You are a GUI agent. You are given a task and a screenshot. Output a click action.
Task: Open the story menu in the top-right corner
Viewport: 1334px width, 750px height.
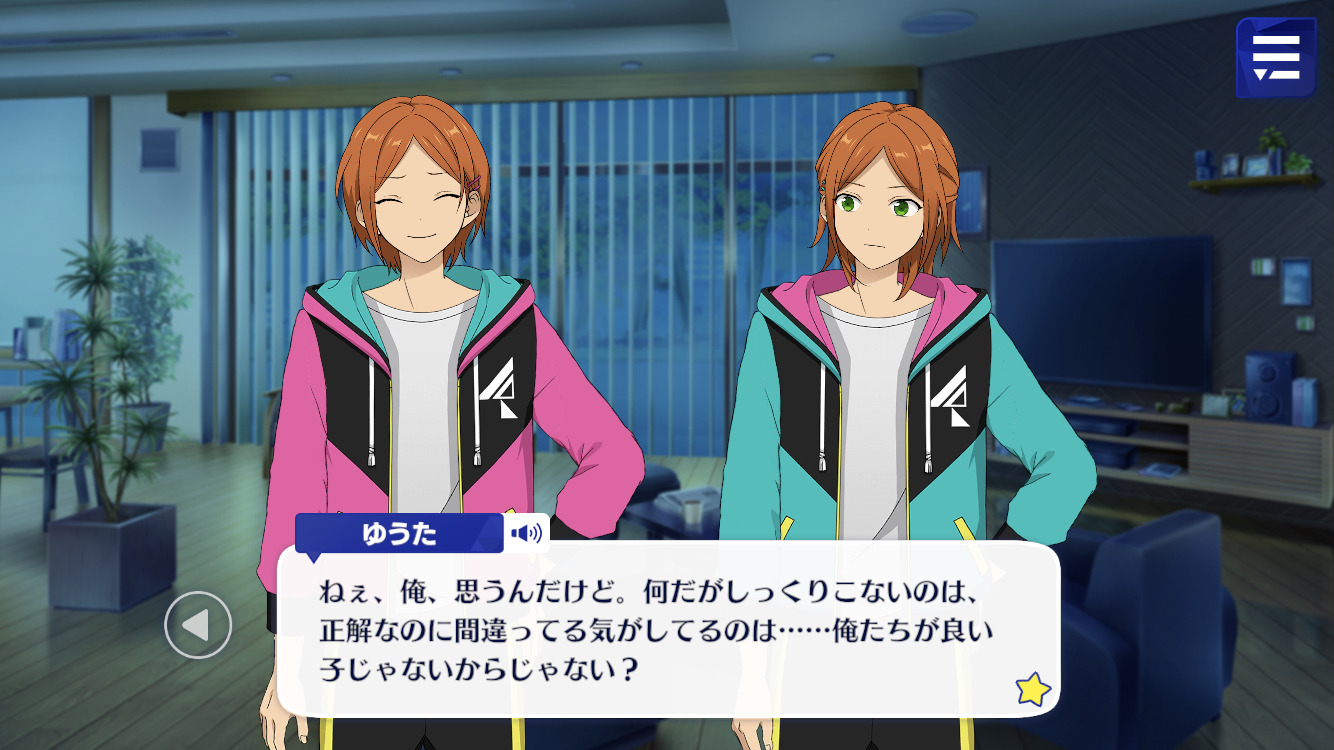pyautogui.click(x=1275, y=58)
